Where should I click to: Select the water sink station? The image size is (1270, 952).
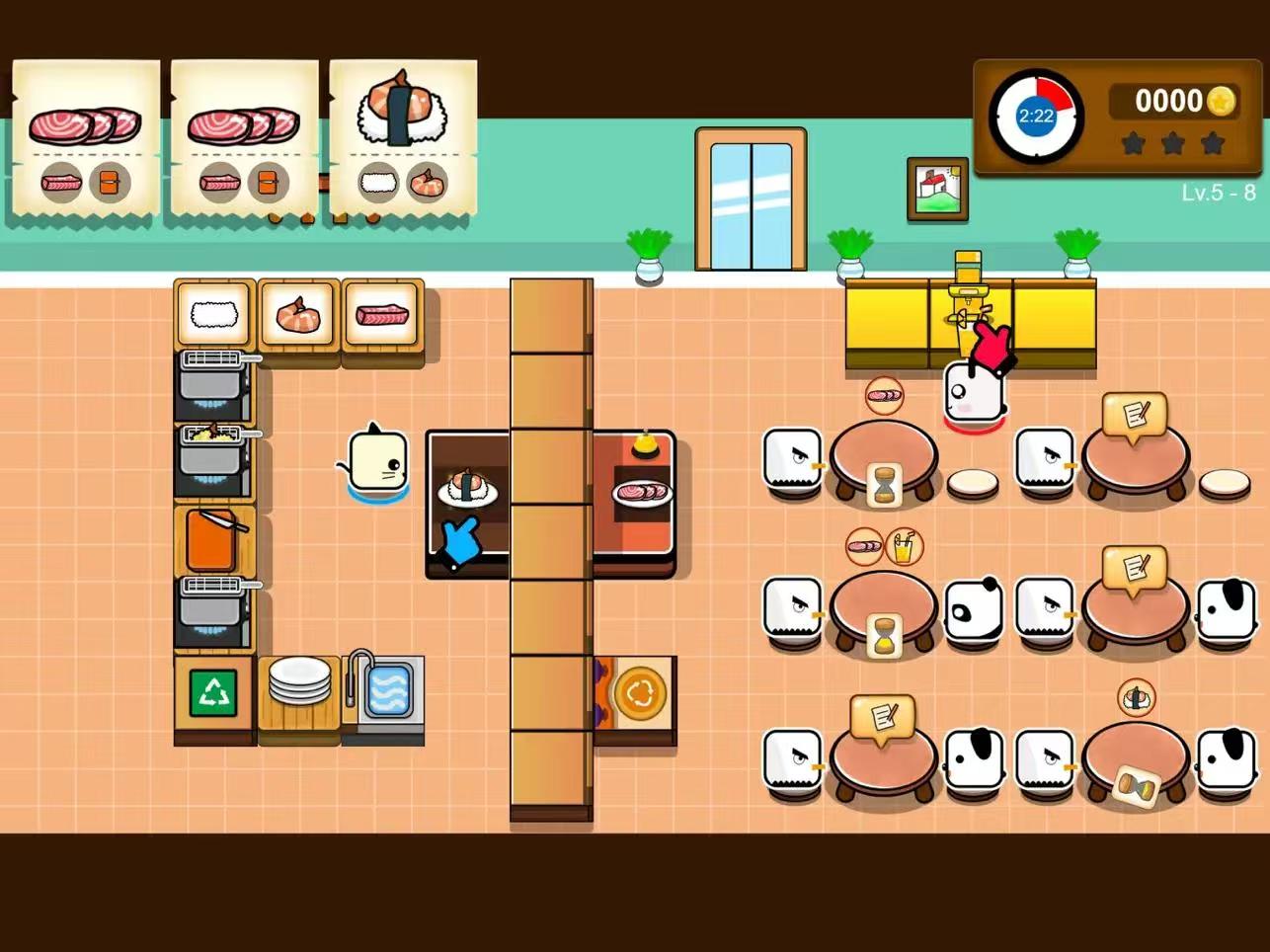click(385, 687)
